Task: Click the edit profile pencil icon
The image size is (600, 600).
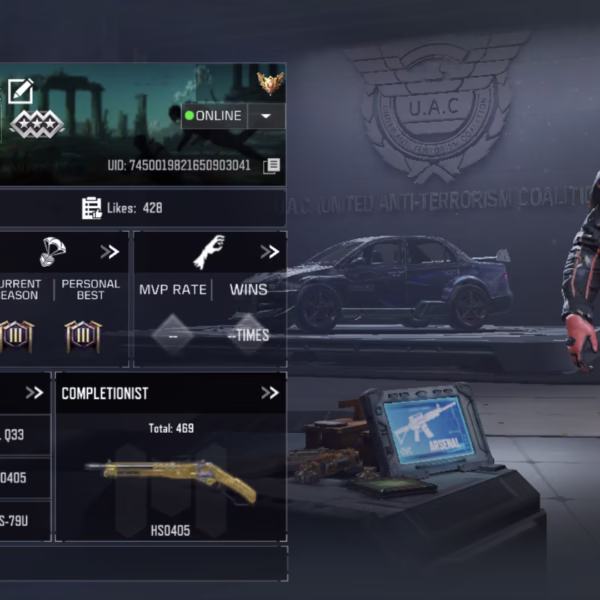Action: (20, 92)
